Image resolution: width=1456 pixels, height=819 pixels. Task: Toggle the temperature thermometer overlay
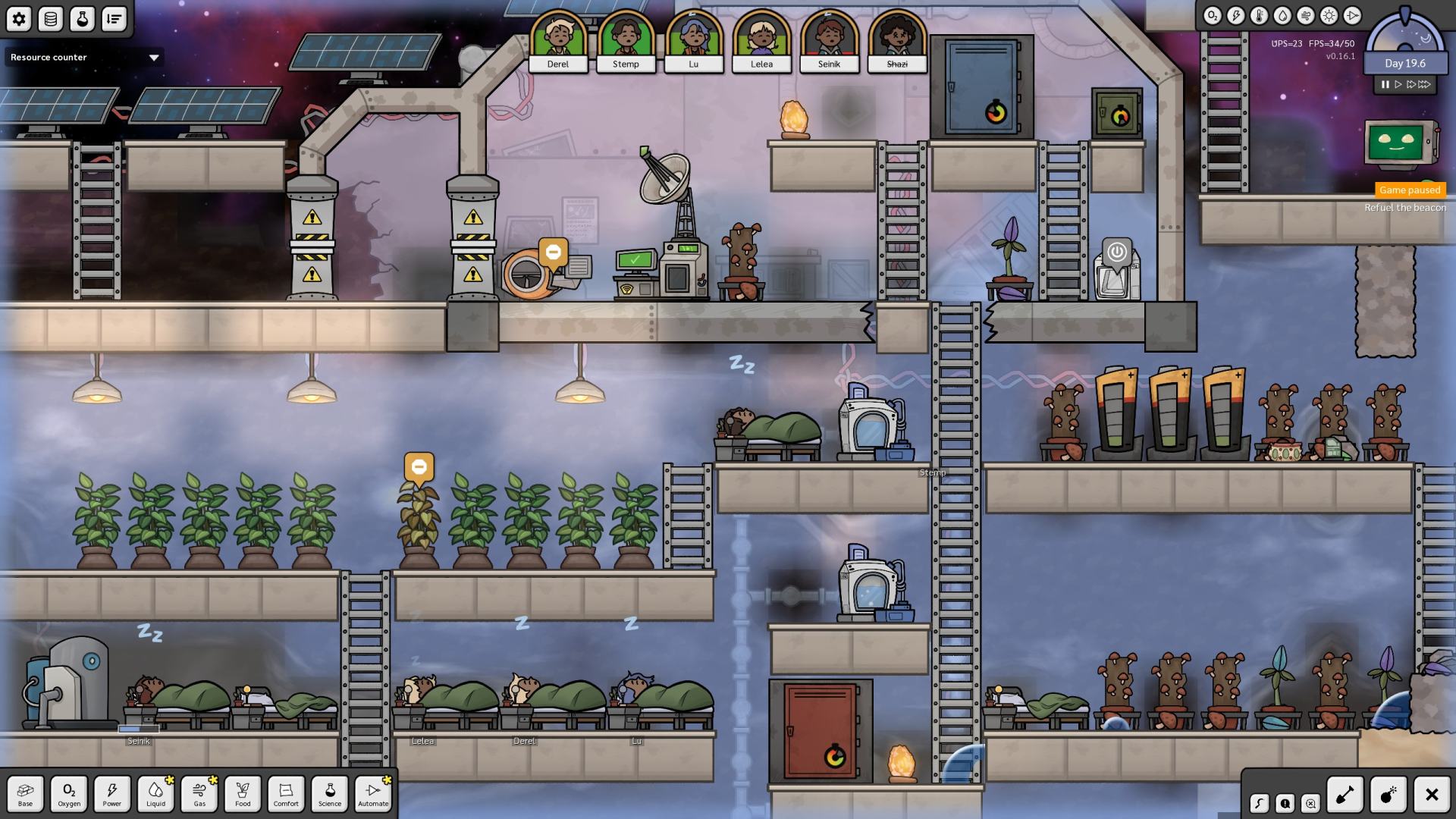1259,16
